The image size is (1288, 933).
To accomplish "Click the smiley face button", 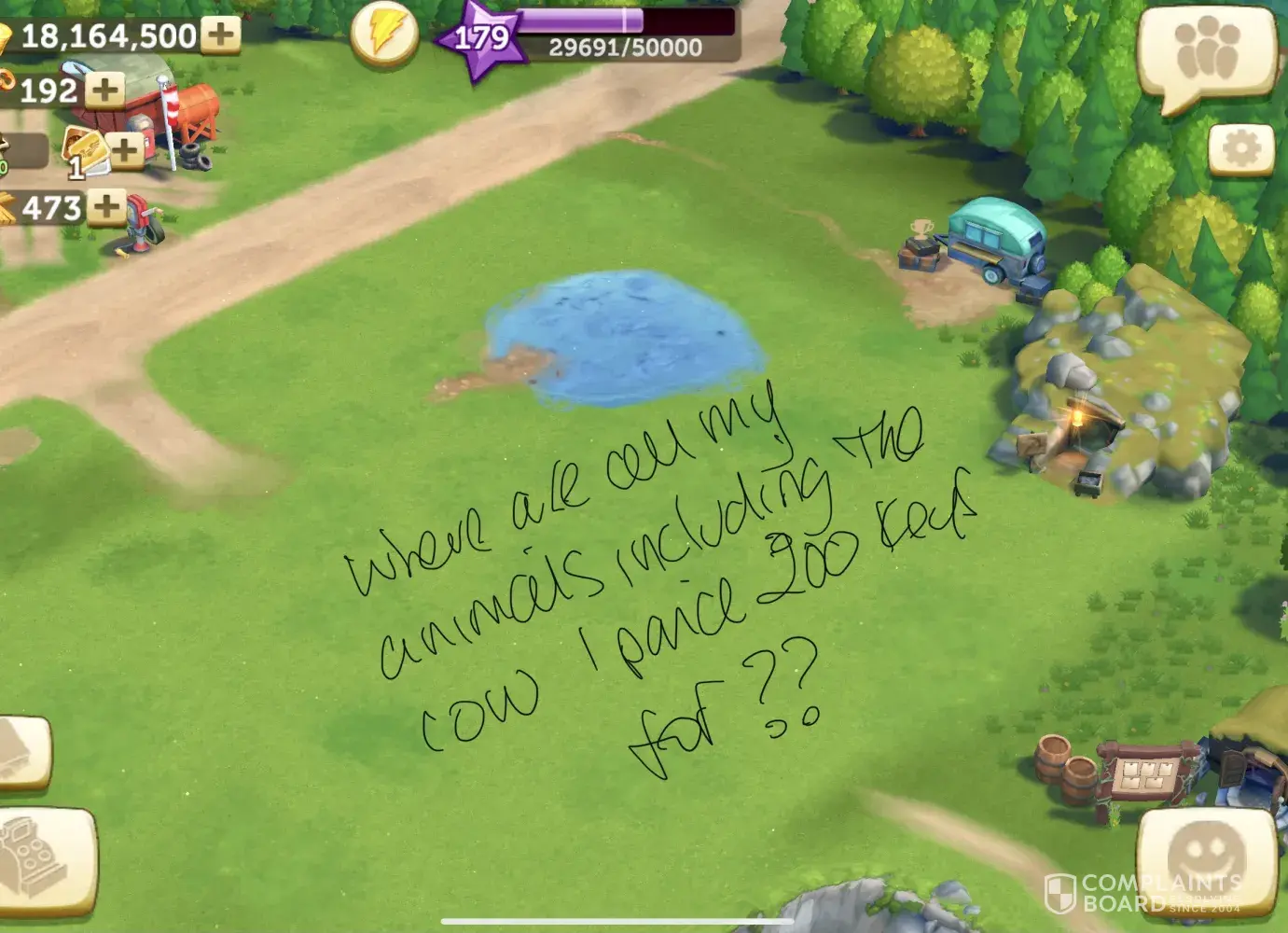I will tap(1206, 858).
